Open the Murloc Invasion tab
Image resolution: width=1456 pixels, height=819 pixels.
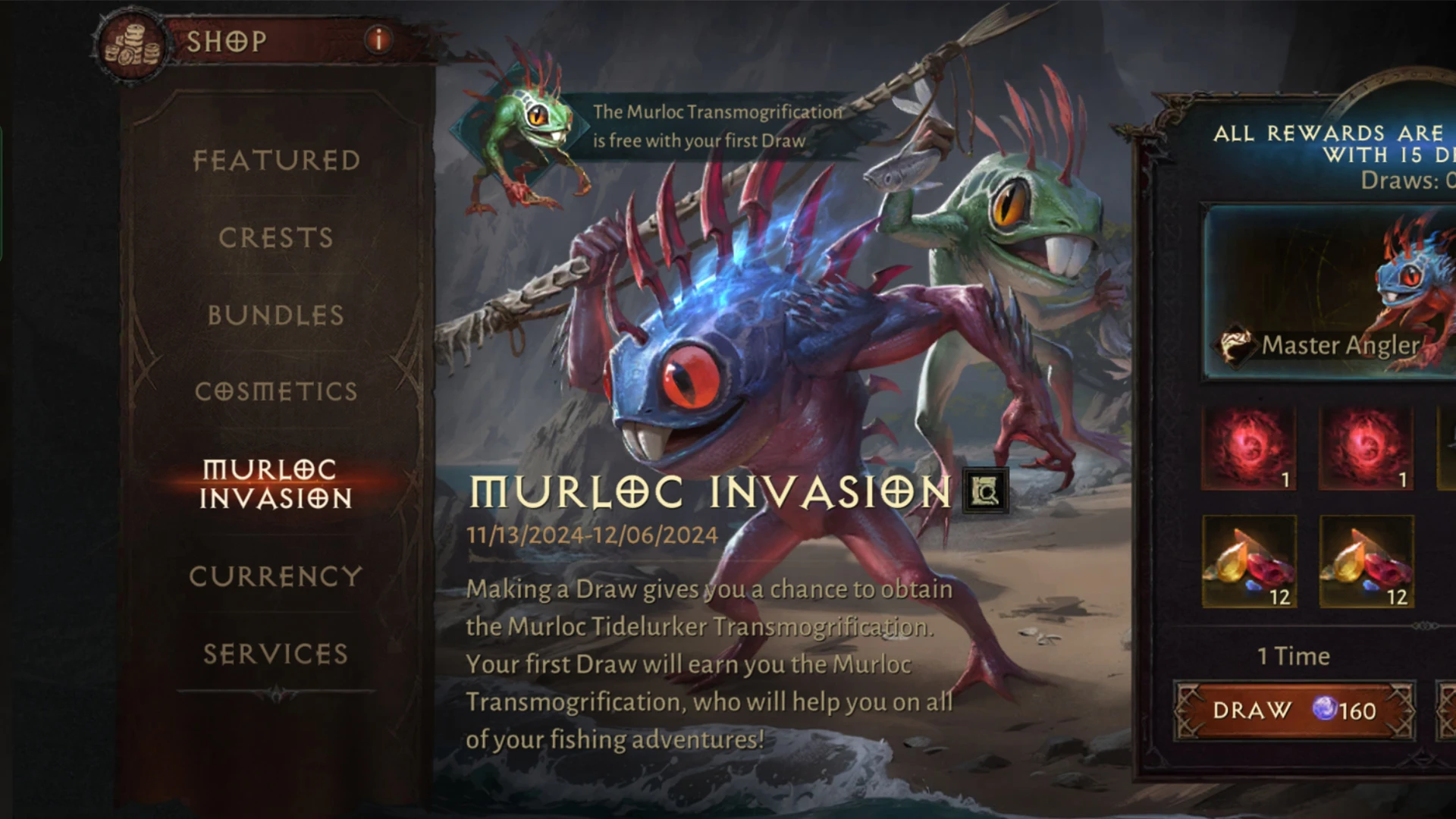tap(276, 484)
